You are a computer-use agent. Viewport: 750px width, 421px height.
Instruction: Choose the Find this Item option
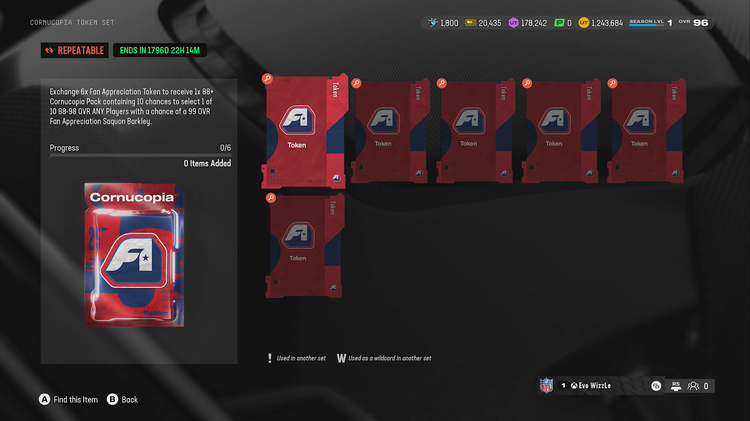coord(69,399)
